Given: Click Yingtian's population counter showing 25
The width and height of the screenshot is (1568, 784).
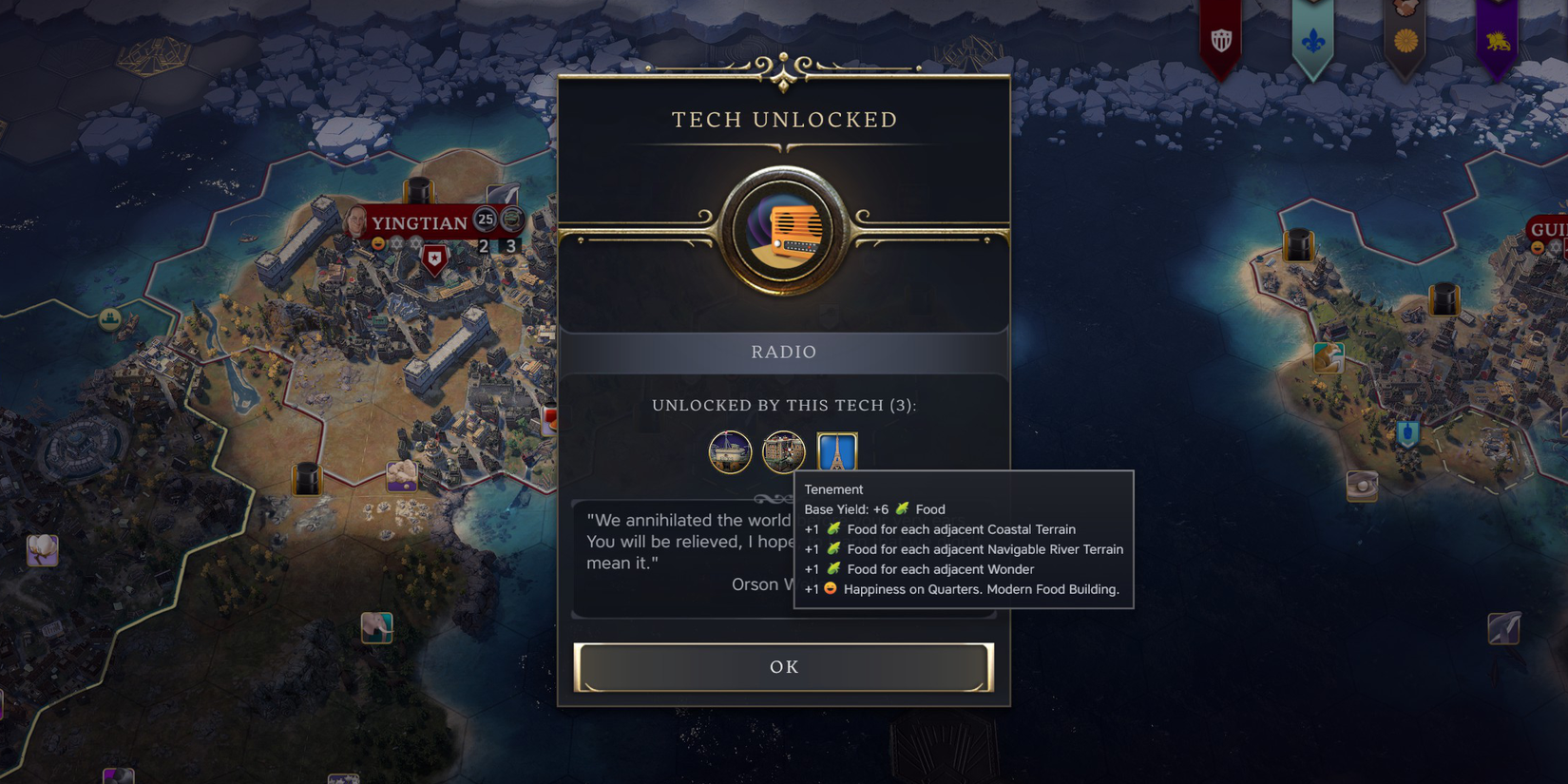Looking at the screenshot, I should click(485, 220).
